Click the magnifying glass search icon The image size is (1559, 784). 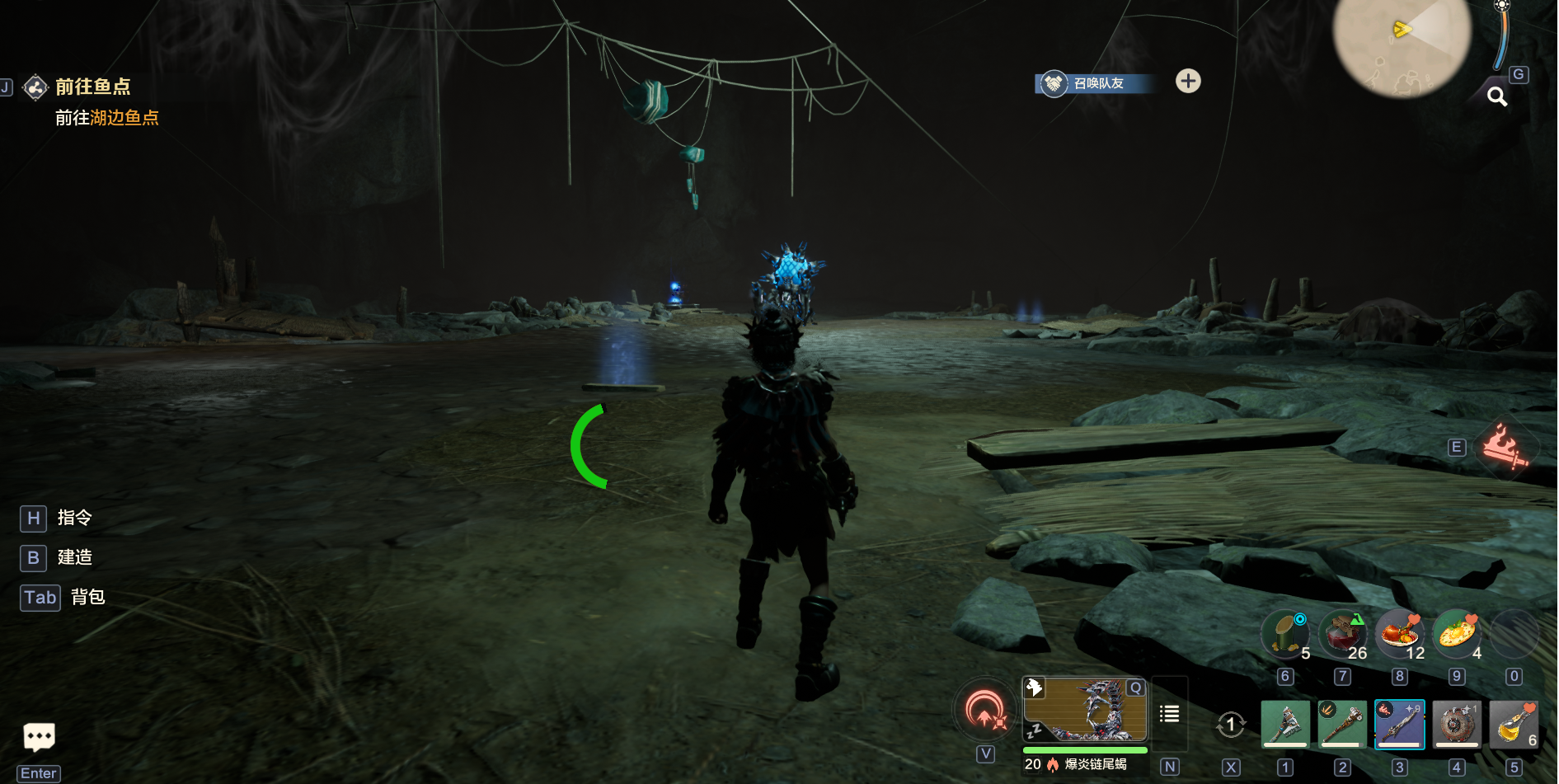1497,96
